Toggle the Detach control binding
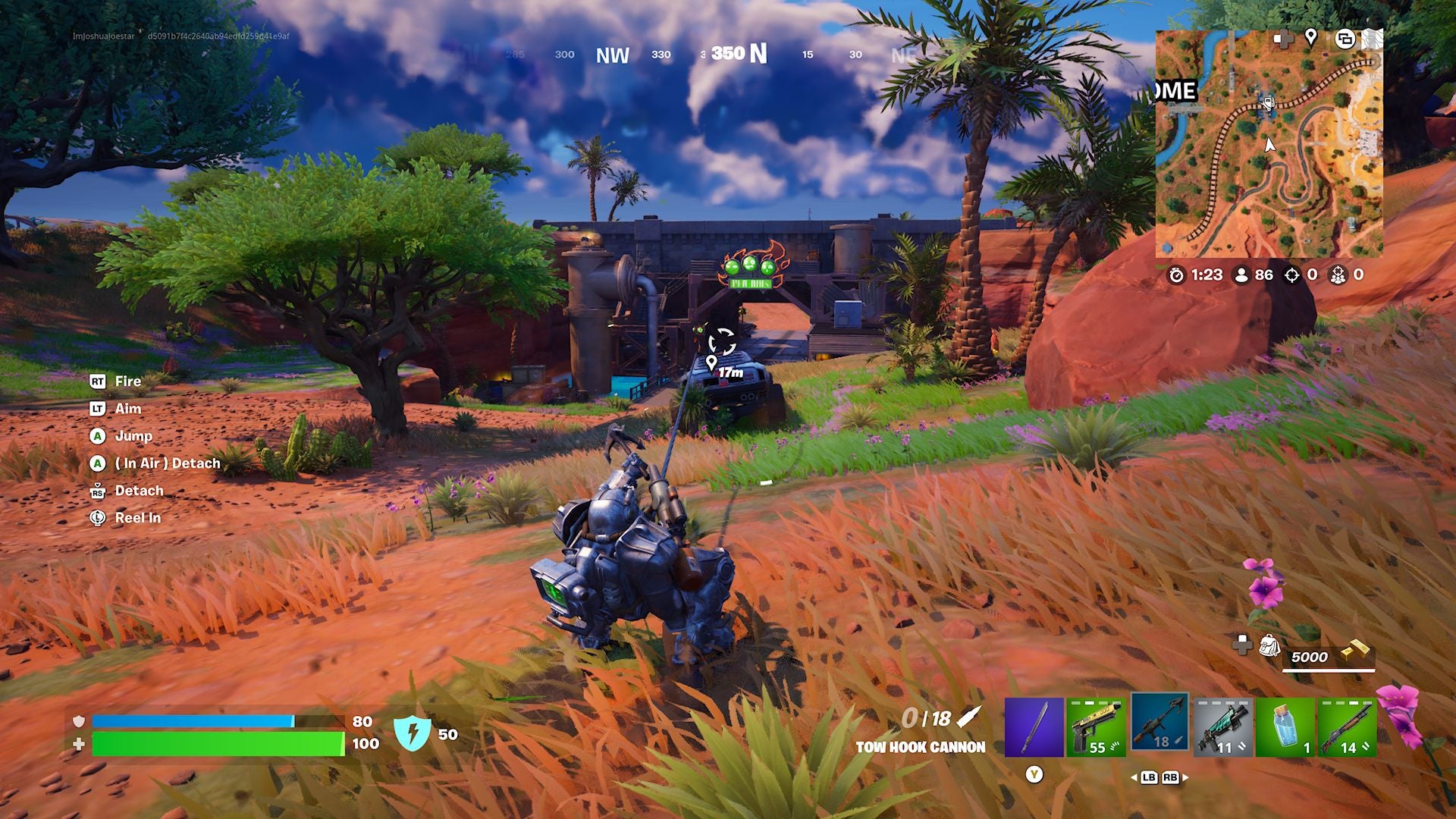Image resolution: width=1456 pixels, height=819 pixels. click(x=140, y=491)
